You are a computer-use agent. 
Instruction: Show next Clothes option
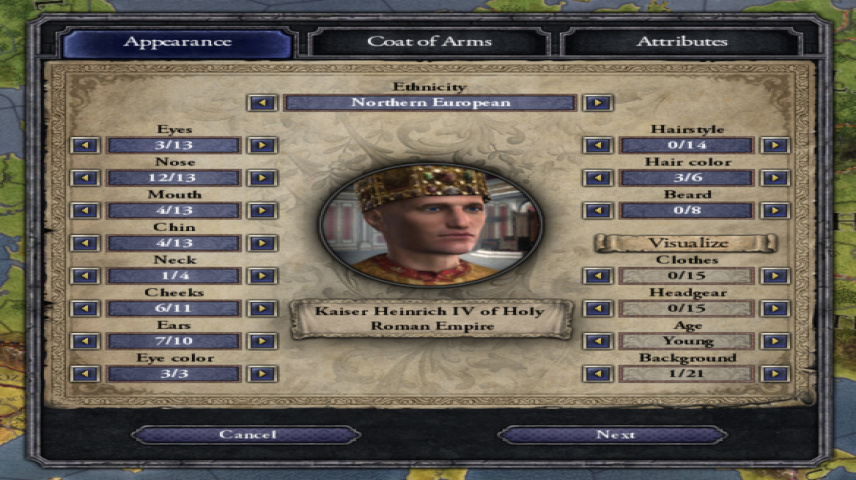click(774, 275)
